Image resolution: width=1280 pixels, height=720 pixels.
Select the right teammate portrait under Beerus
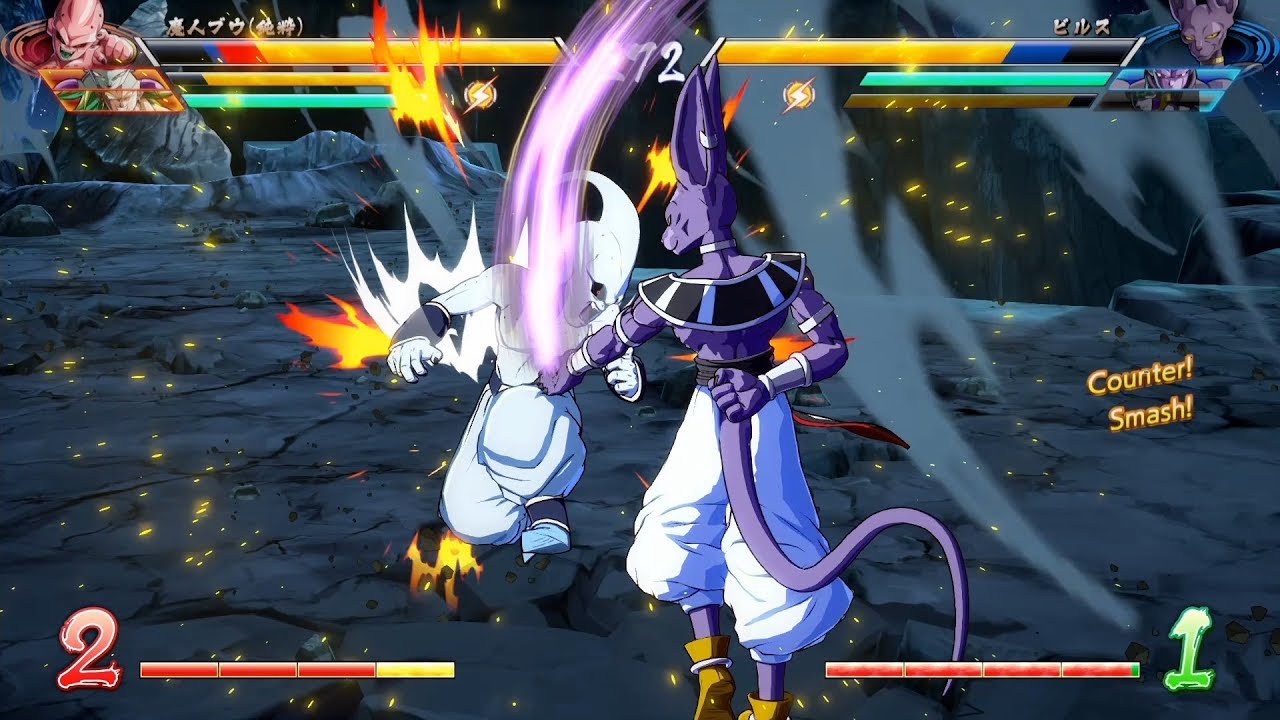pyautogui.click(x=1168, y=80)
